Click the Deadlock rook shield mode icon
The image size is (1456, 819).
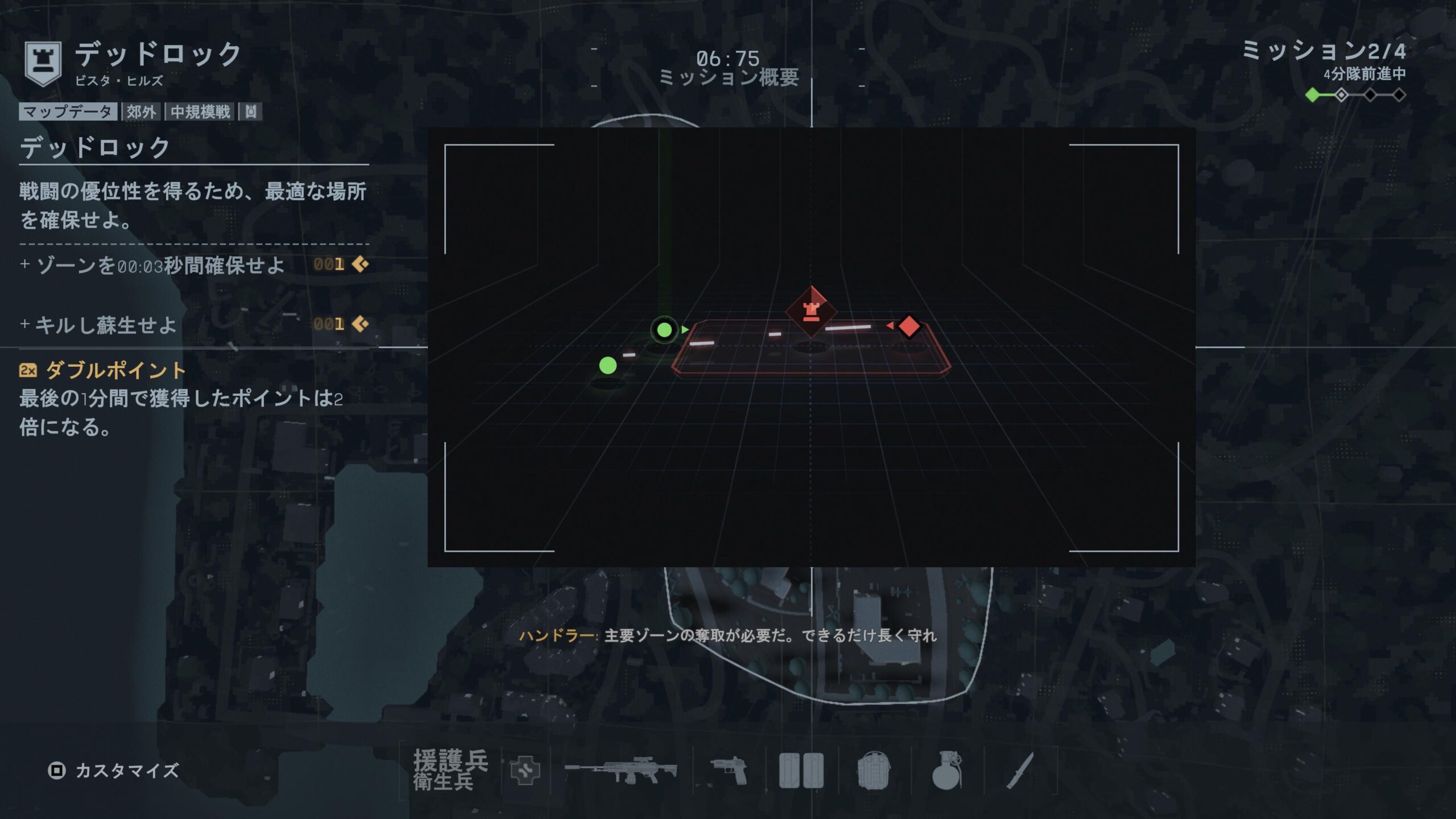pos(43,63)
